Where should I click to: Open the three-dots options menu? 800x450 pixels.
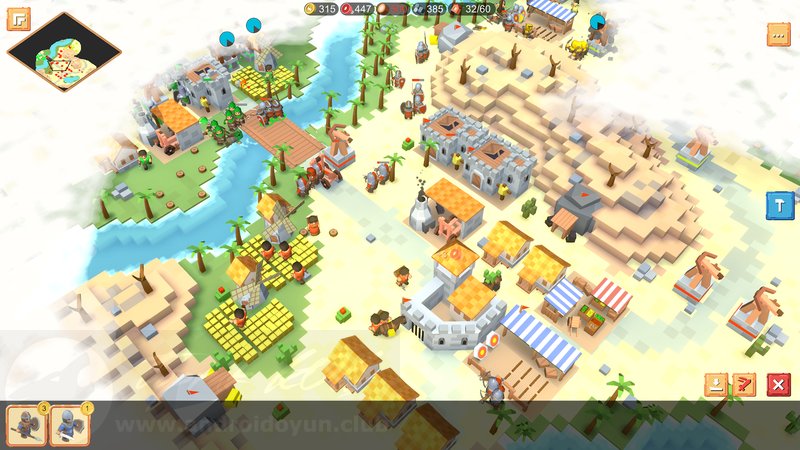pos(779,35)
